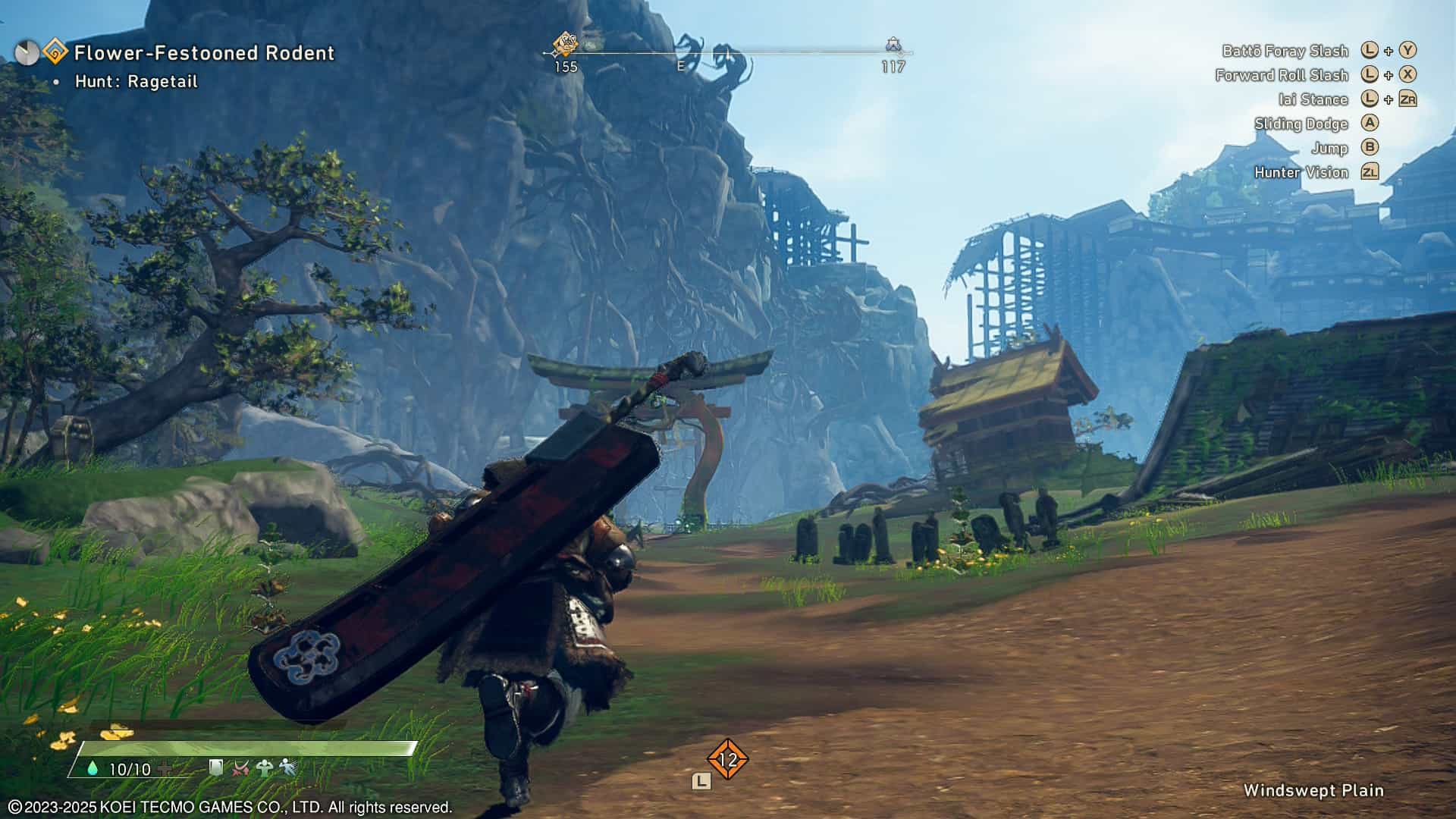Image resolution: width=1456 pixels, height=819 pixels.
Task: Select the healing water droplet icon
Action: (93, 769)
